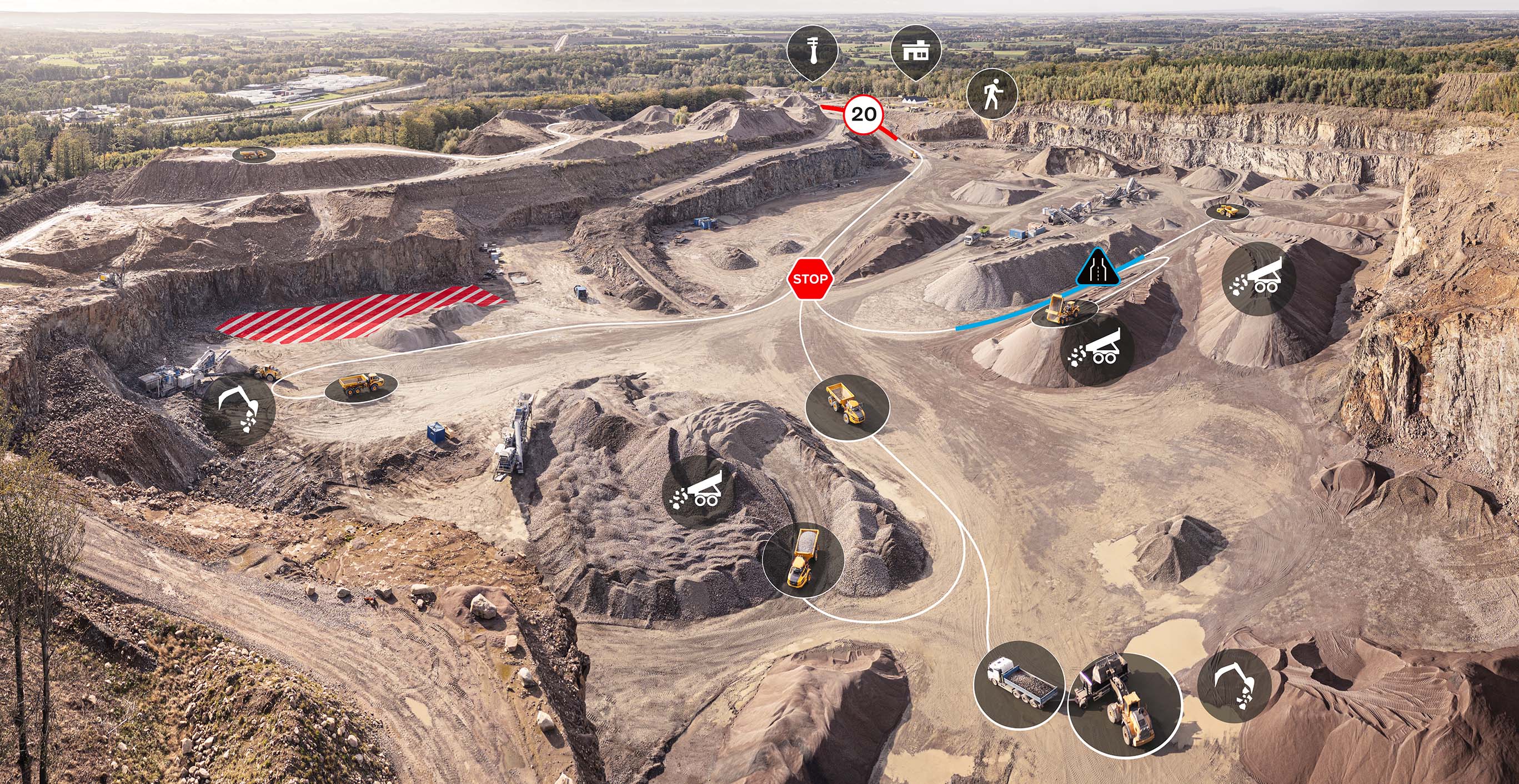Click the dump icon on dark gravel pile
Screen dimensions: 1519x784
click(699, 490)
